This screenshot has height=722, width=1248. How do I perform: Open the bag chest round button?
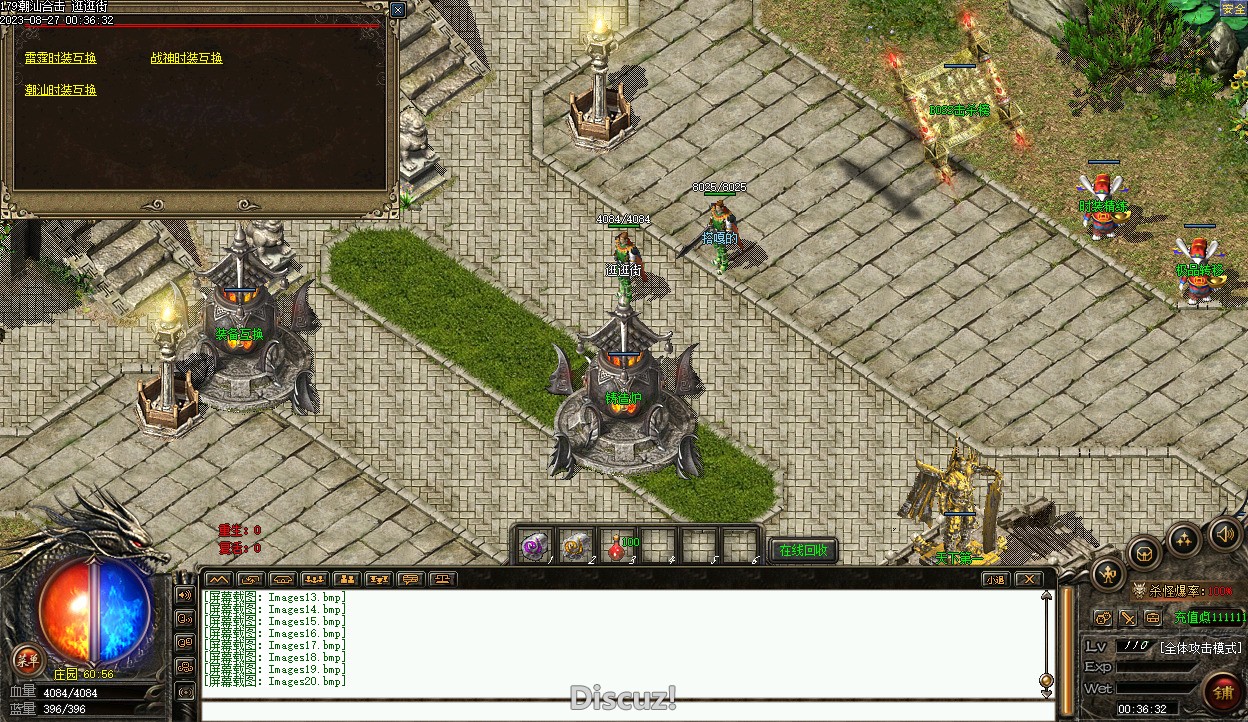(1146, 553)
